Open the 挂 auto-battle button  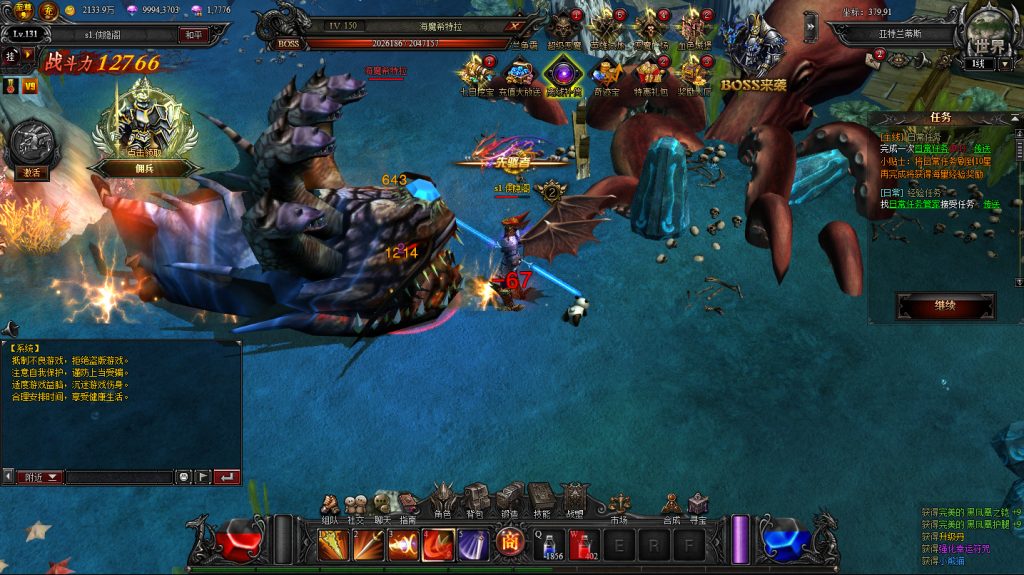click(x=10, y=58)
